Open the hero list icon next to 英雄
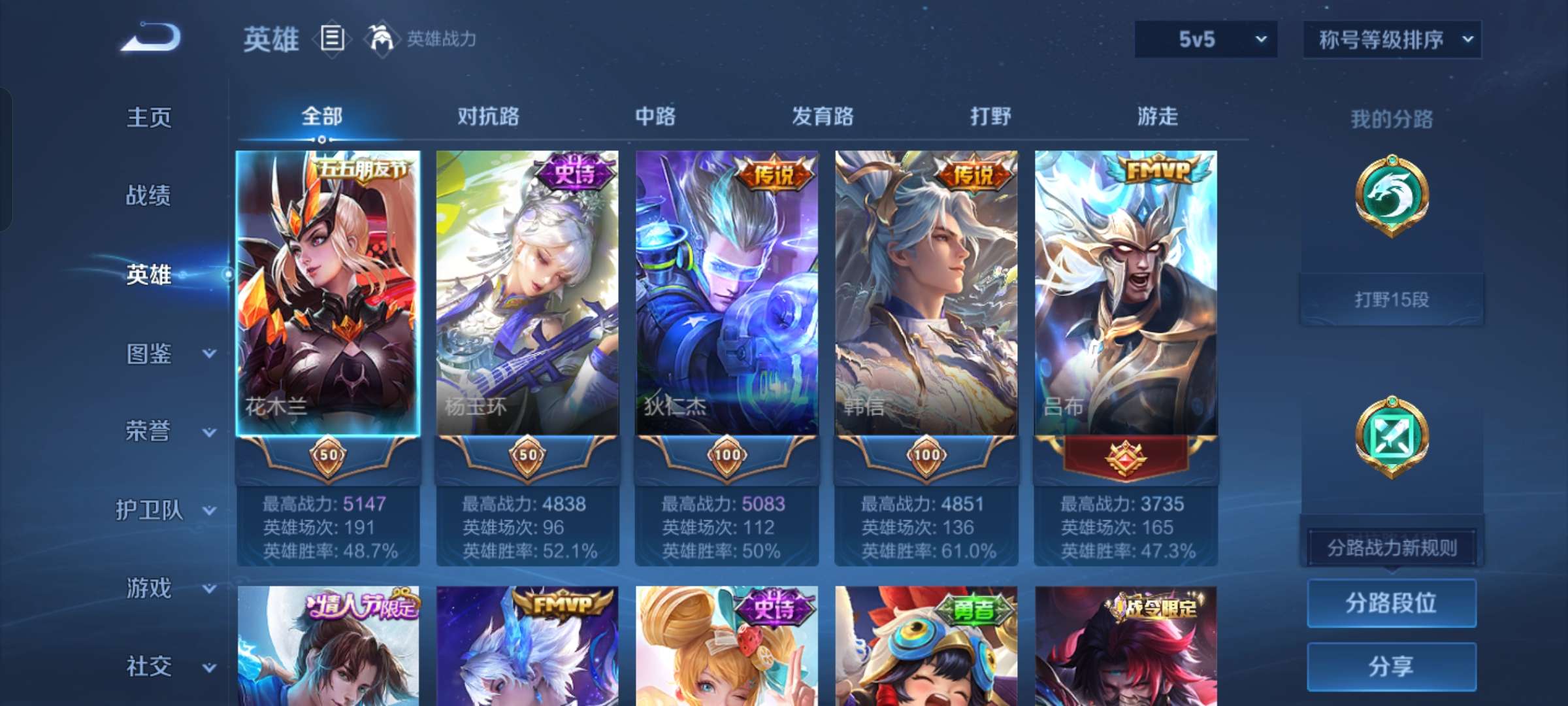 pos(332,37)
